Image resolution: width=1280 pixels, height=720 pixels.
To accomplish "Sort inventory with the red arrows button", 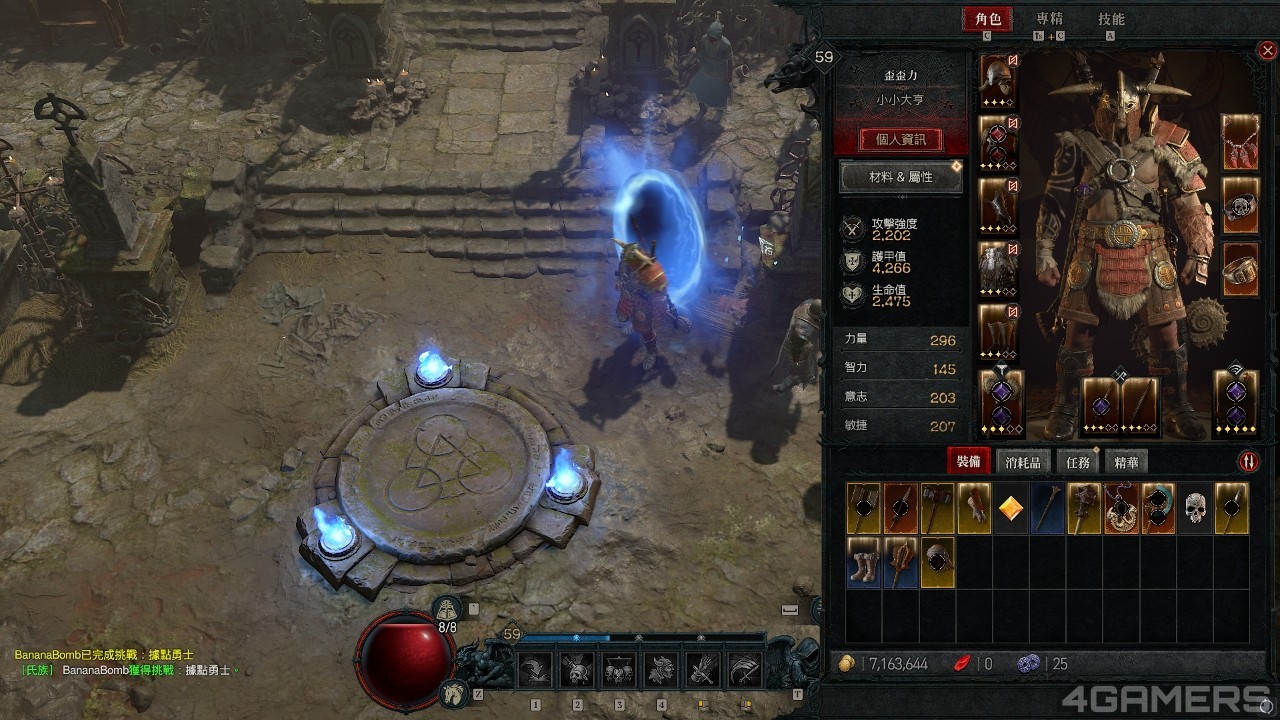I will pos(1248,461).
